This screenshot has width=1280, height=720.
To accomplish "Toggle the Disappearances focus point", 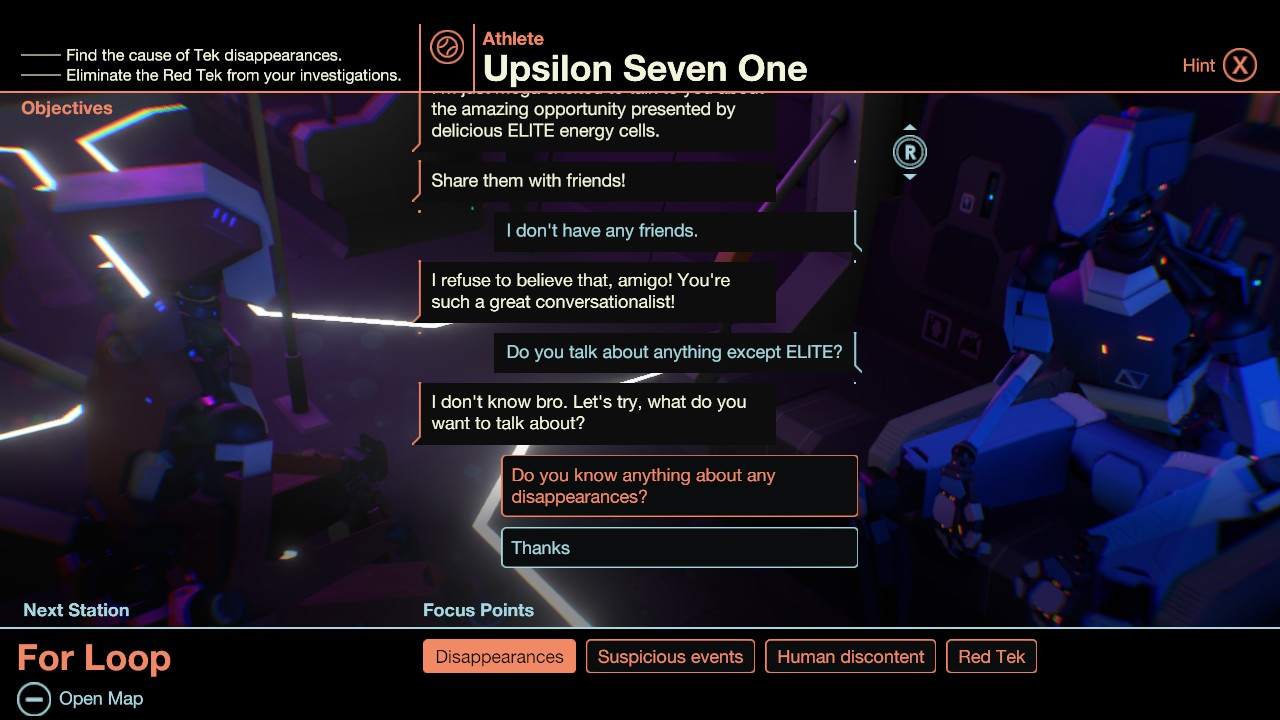I will coord(499,656).
